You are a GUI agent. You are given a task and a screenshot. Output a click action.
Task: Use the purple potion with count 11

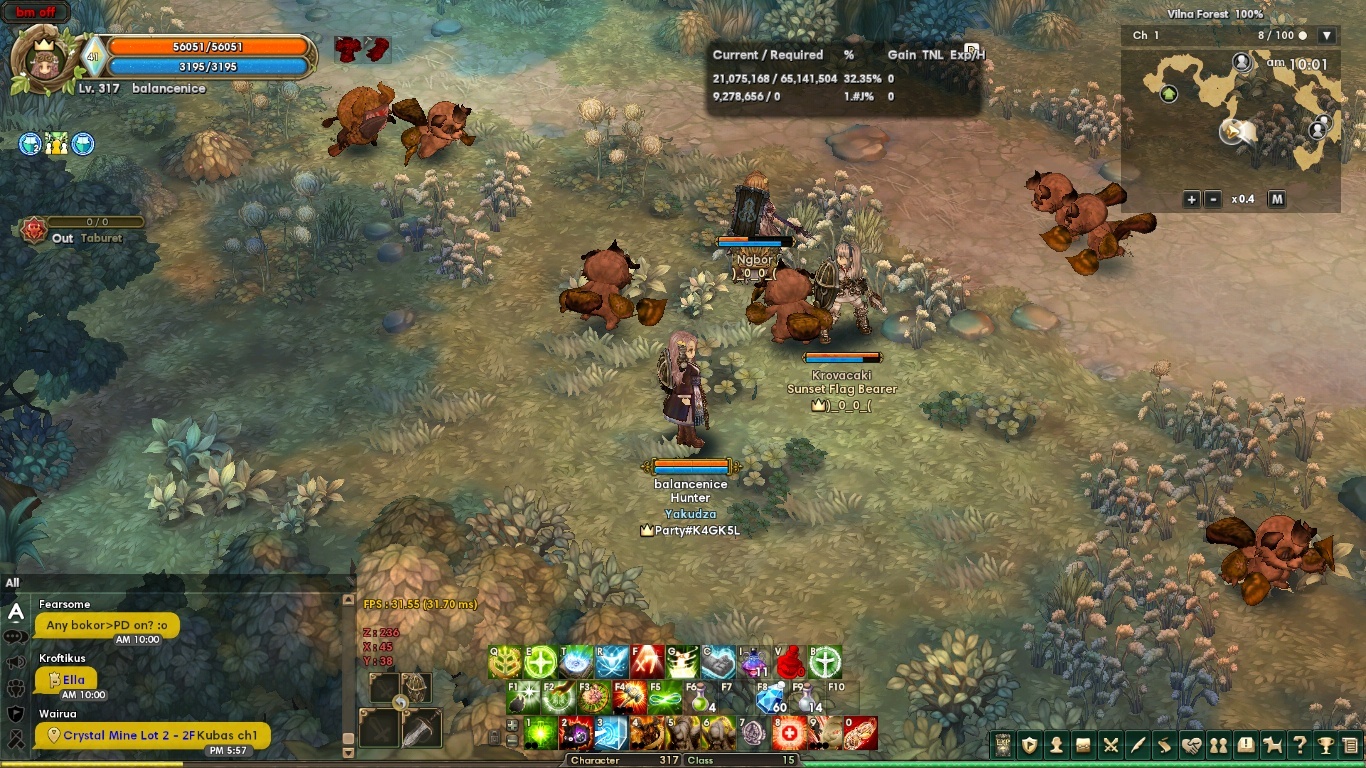click(755, 662)
